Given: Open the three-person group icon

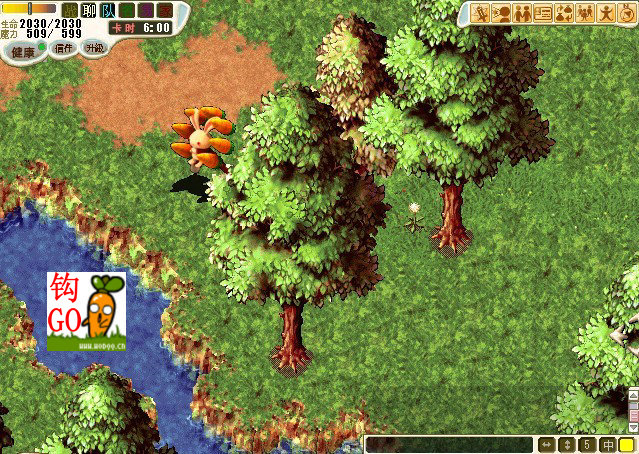Looking at the screenshot, I should (x=585, y=13).
